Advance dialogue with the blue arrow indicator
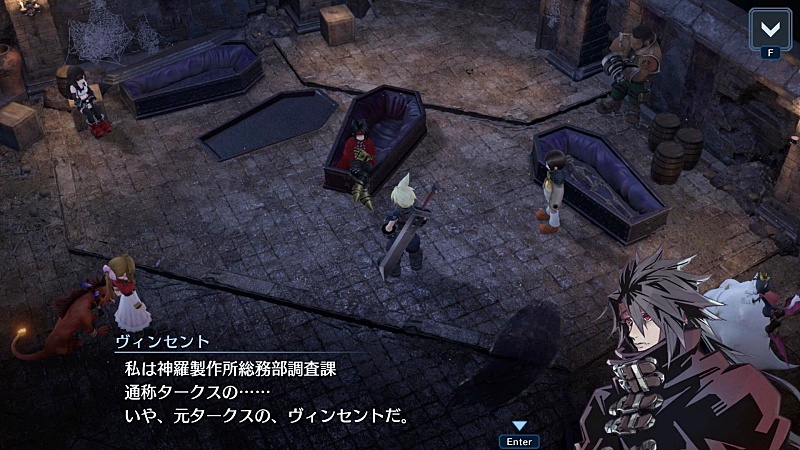Image resolution: width=800 pixels, height=450 pixels. coord(519,426)
